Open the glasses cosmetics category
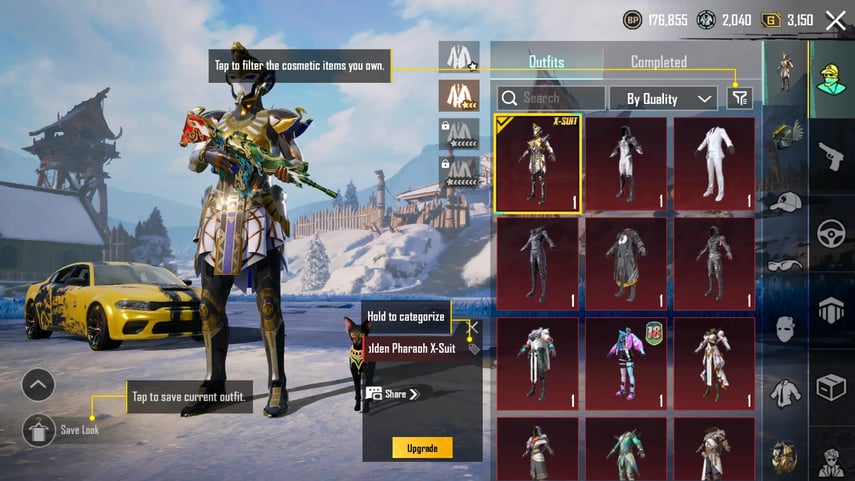Image resolution: width=855 pixels, height=481 pixels. tap(785, 265)
